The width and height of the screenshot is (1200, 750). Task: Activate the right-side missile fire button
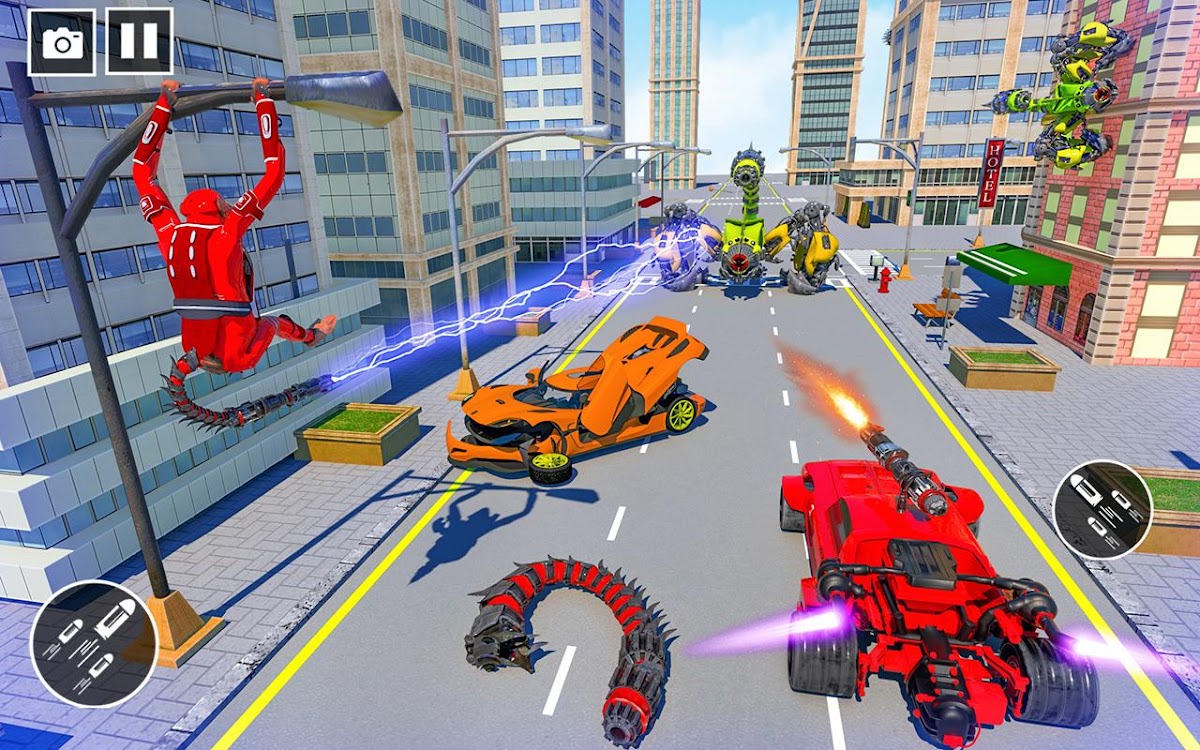[1102, 509]
